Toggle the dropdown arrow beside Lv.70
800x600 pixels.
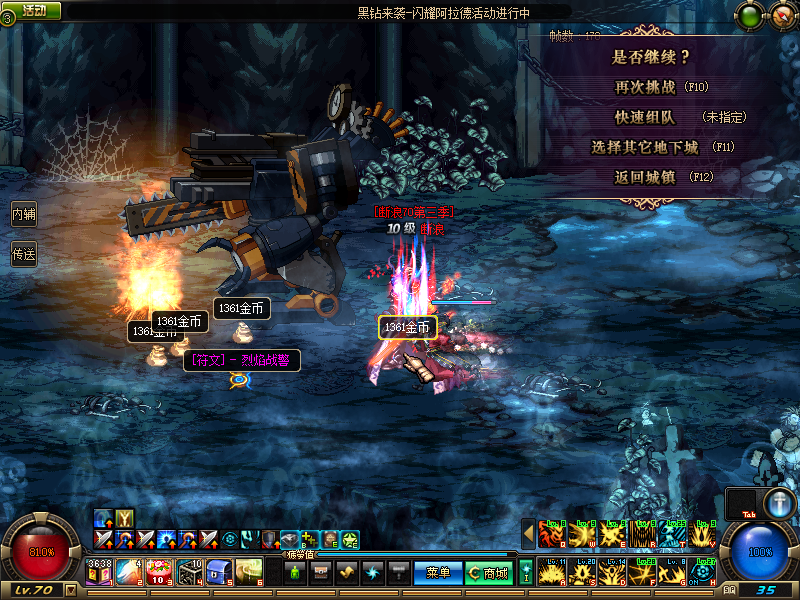click(70, 590)
